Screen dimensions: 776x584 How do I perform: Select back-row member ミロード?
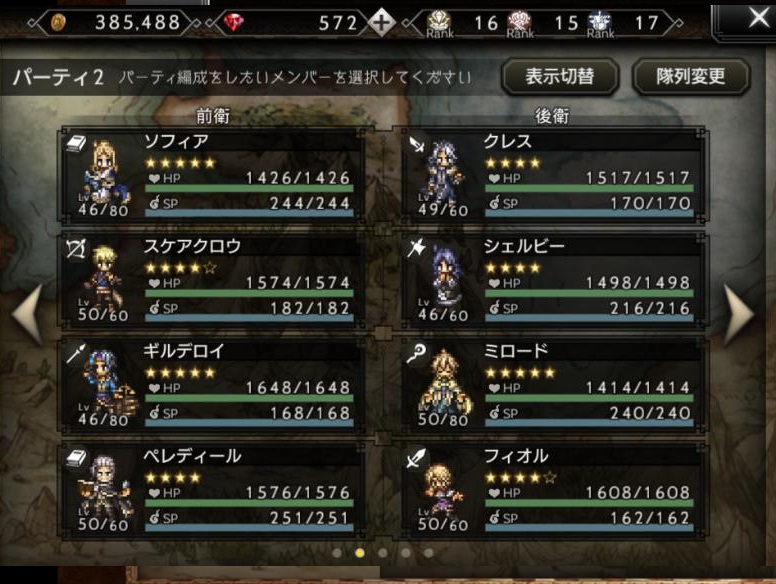(x=552, y=382)
